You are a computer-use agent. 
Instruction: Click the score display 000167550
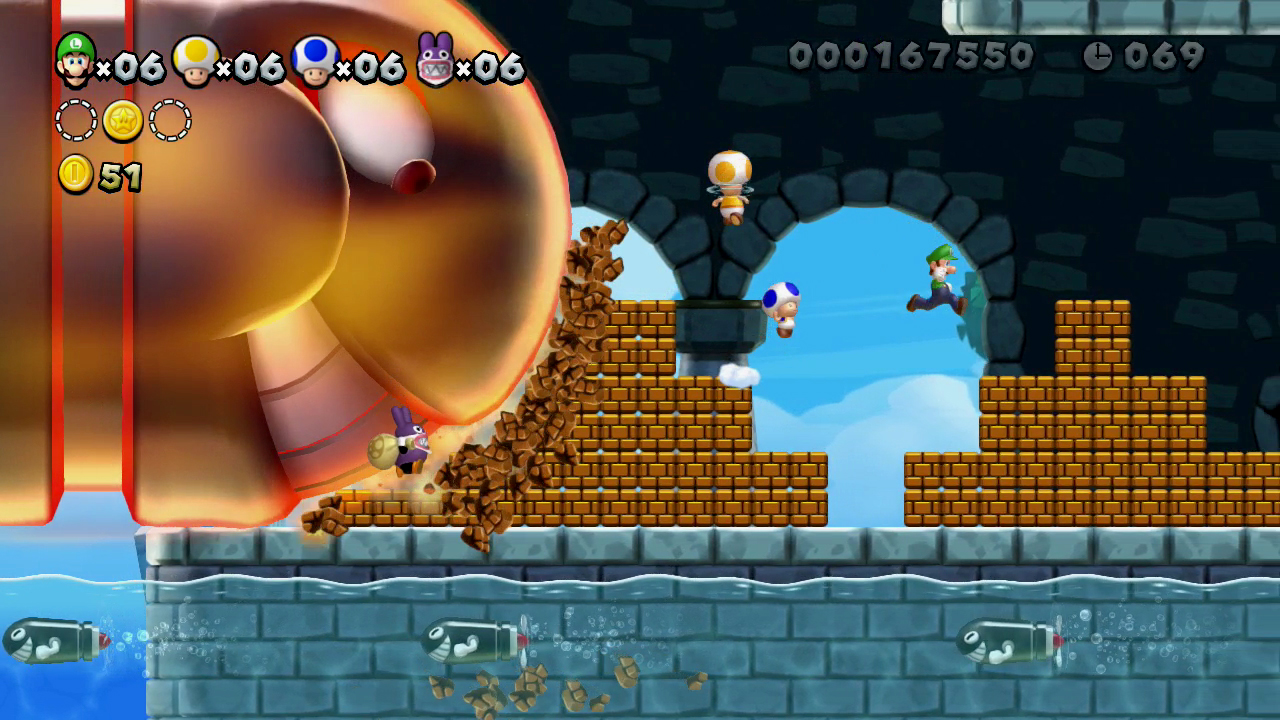tap(910, 55)
